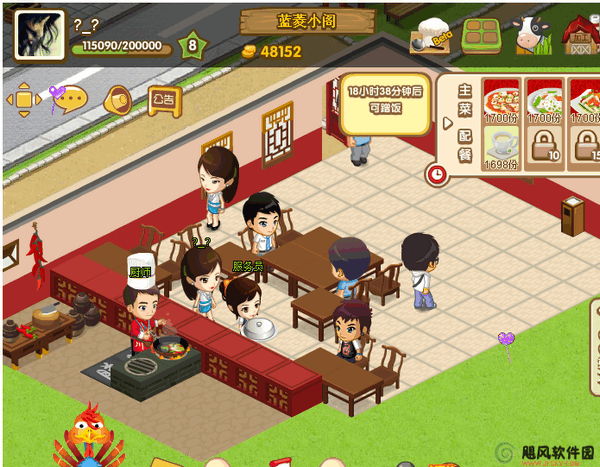Open the green farm plots icon
This screenshot has height=467, width=600.
coord(483,36)
